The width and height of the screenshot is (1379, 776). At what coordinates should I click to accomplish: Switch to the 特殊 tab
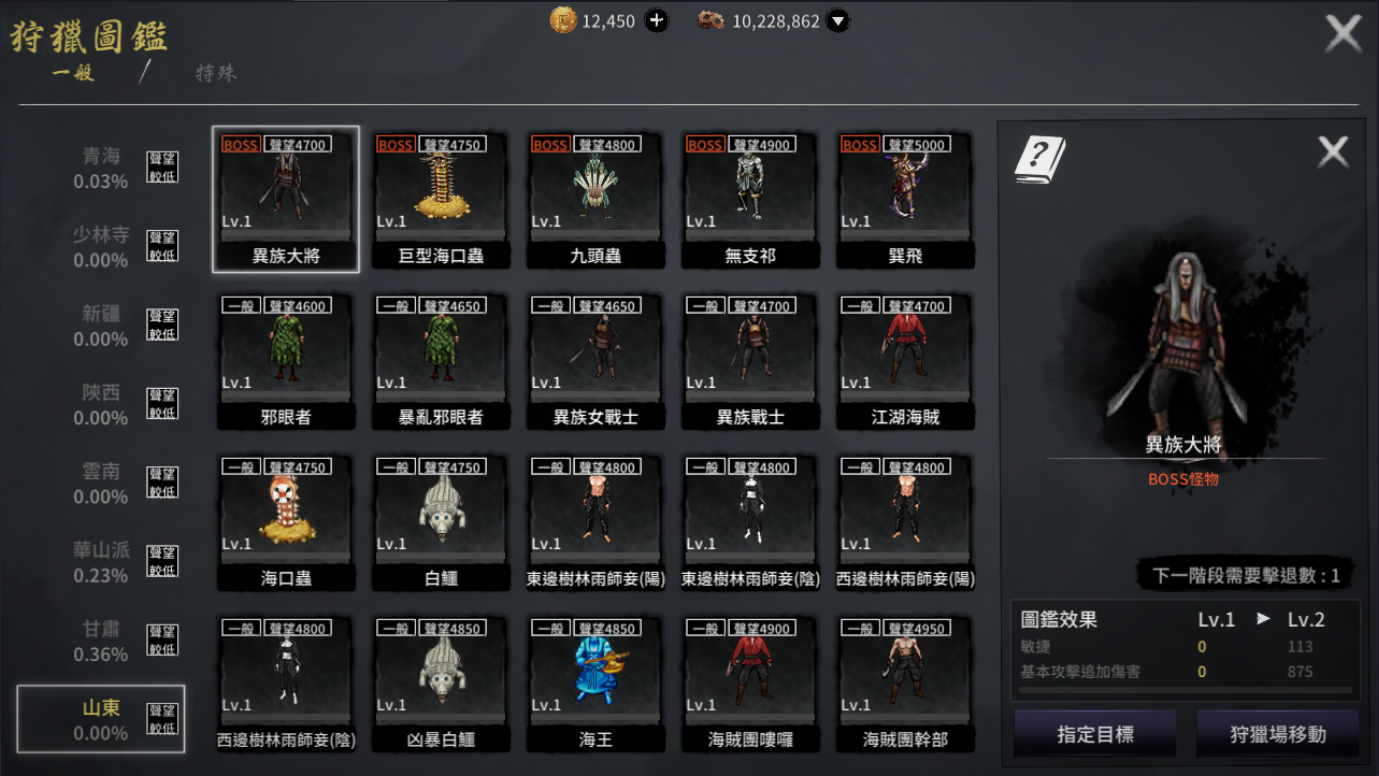point(216,73)
